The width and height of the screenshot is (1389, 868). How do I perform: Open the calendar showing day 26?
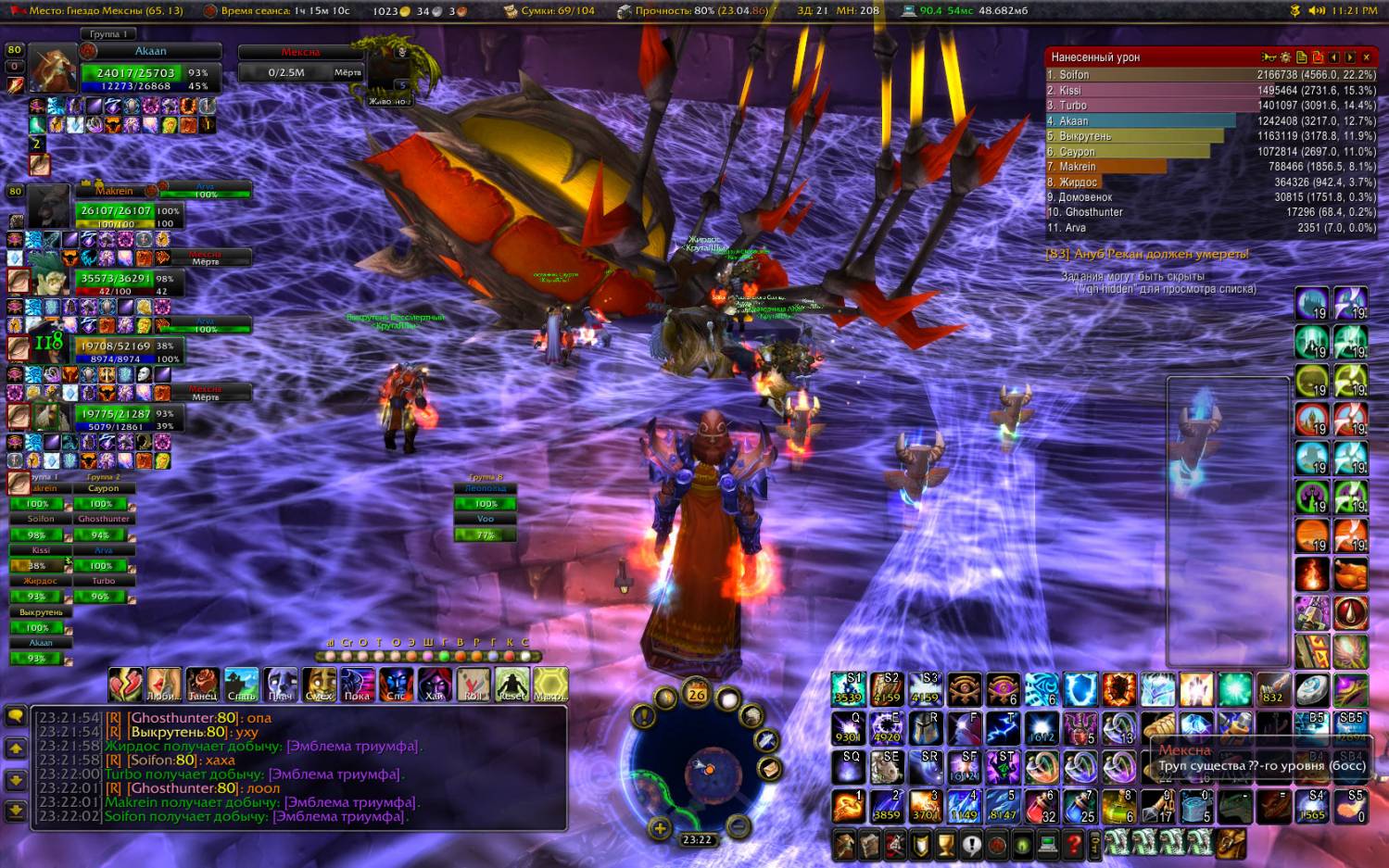click(x=697, y=693)
